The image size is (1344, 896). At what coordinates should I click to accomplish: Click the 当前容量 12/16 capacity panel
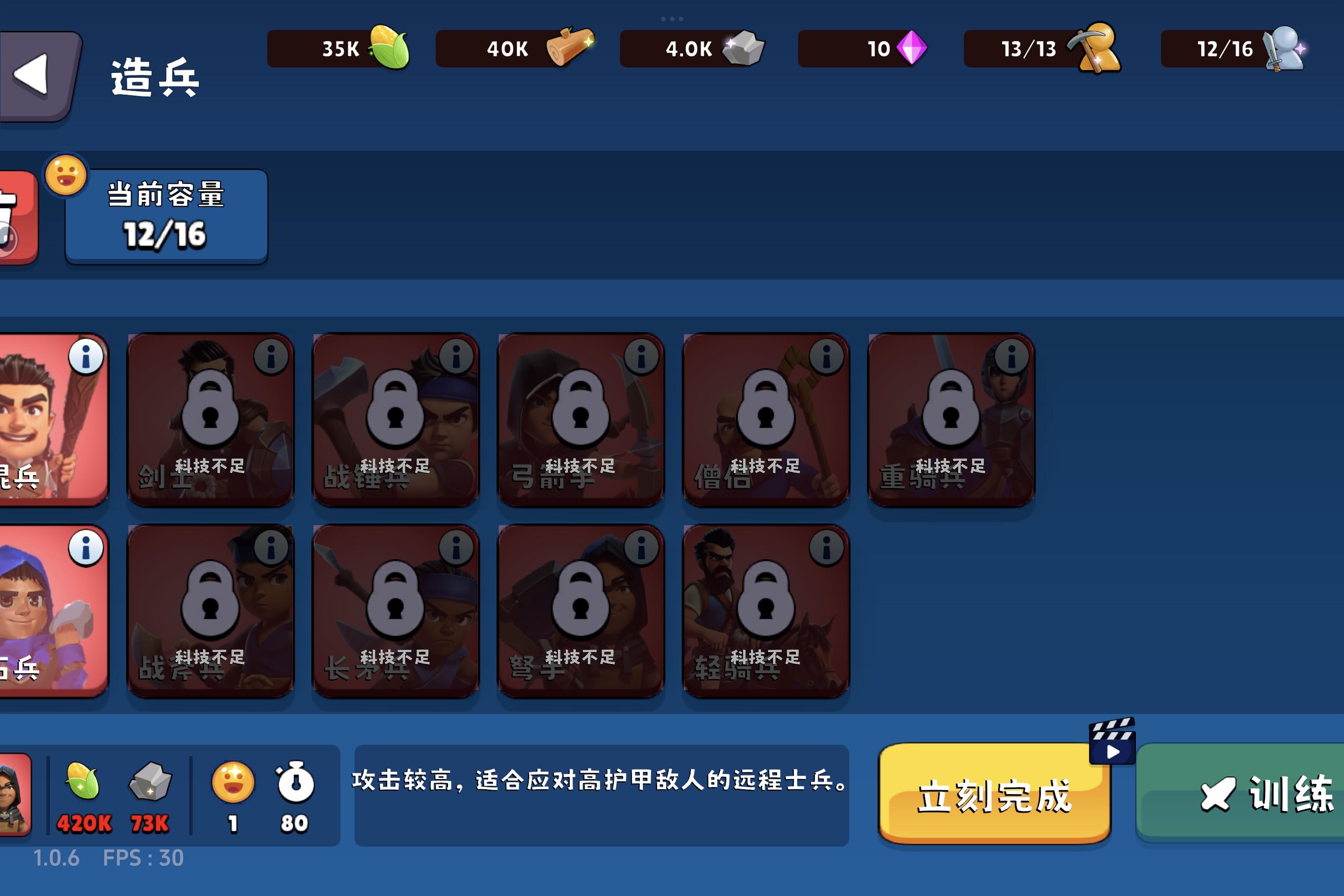pyautogui.click(x=166, y=216)
